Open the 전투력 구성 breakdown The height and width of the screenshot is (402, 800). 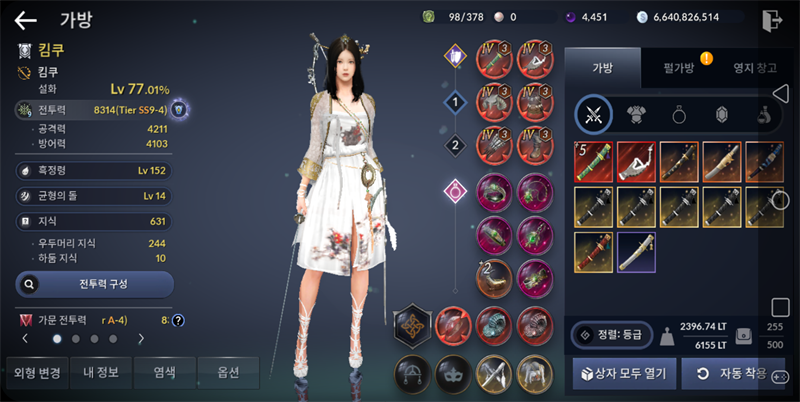pyautogui.click(x=95, y=284)
